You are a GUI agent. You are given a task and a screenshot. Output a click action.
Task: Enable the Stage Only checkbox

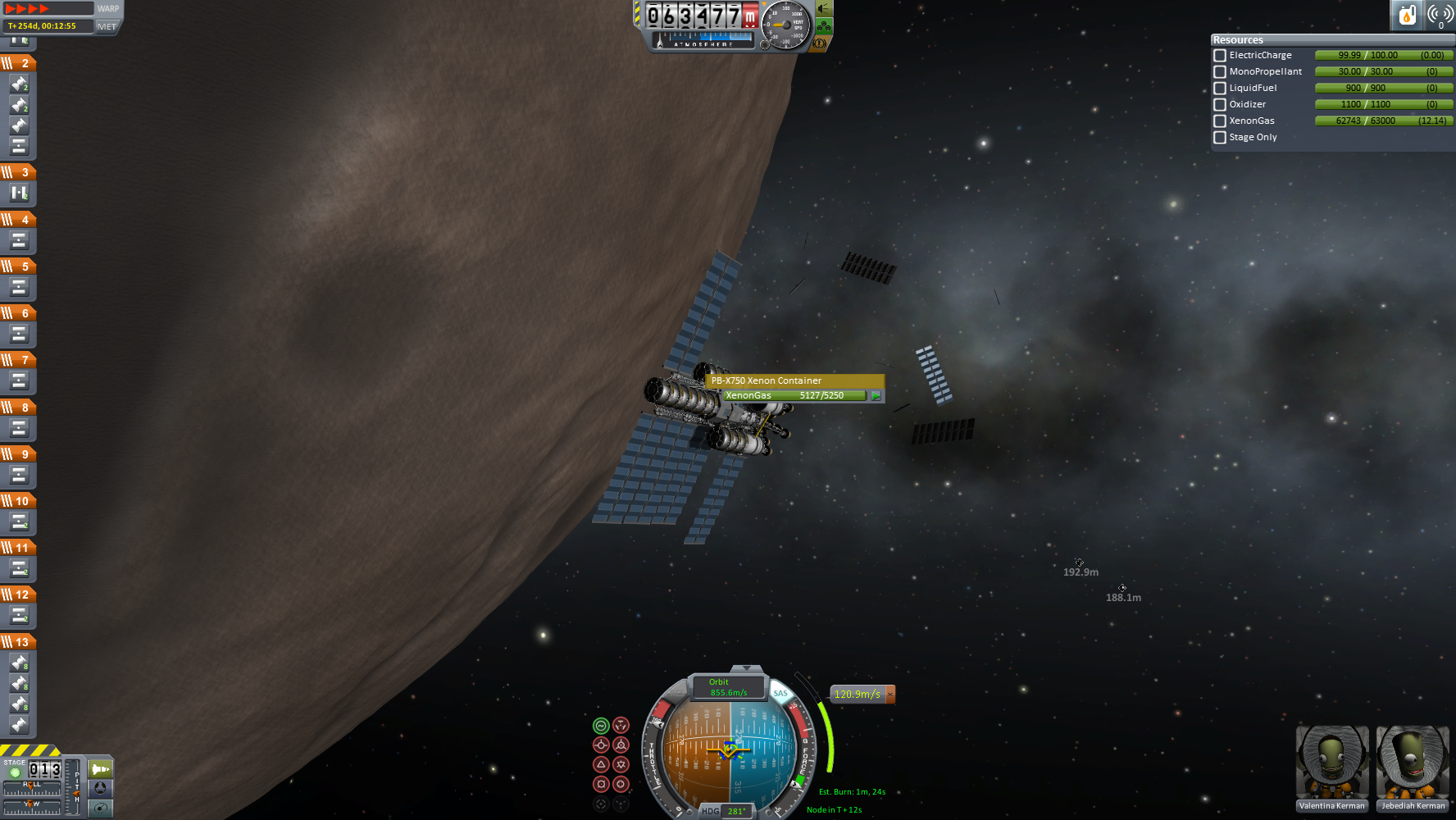[x=1220, y=138]
